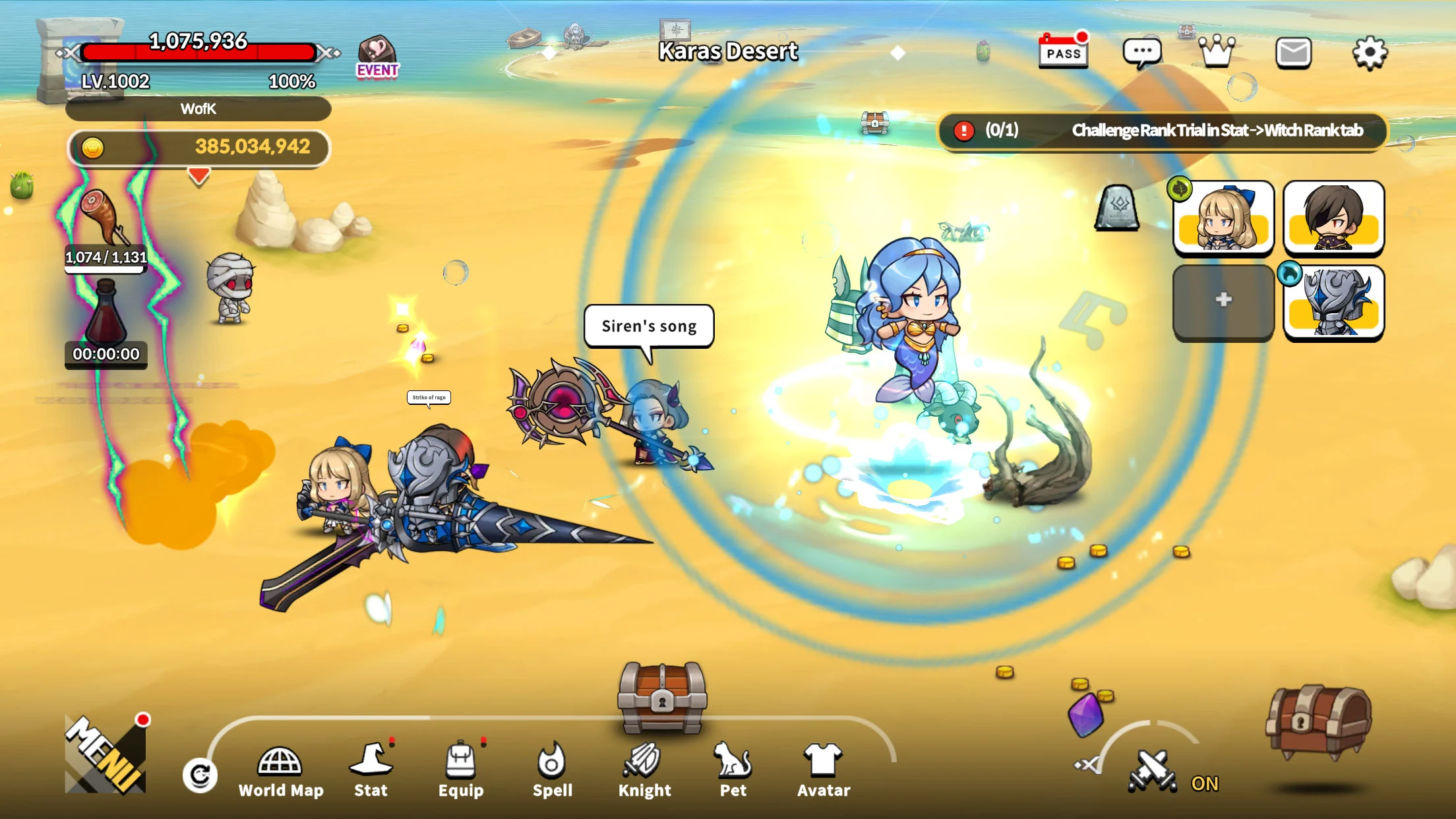
Task: Open the Stat menu
Action: coord(371,772)
